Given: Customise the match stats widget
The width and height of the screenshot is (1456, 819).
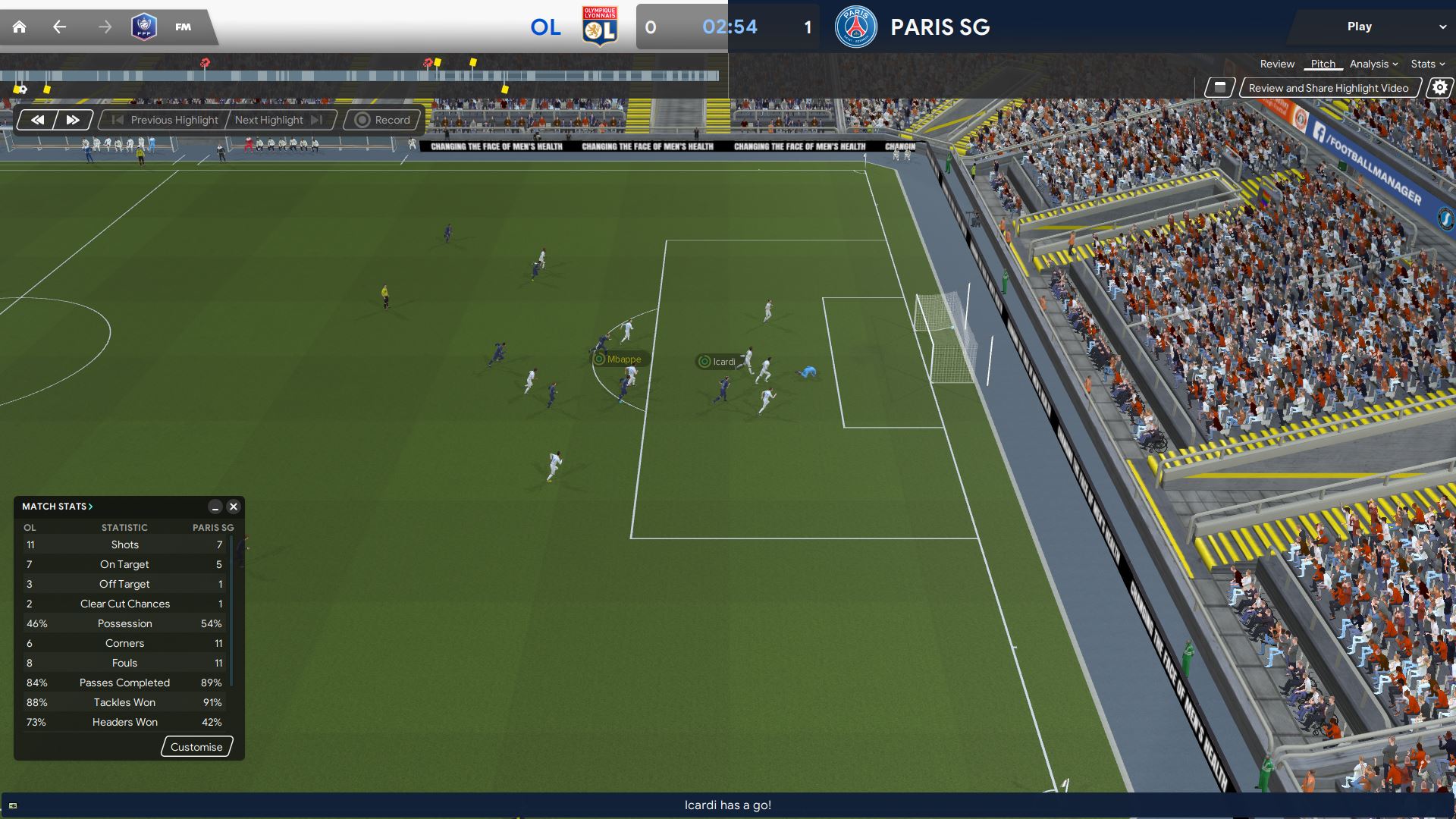Looking at the screenshot, I should tap(196, 747).
